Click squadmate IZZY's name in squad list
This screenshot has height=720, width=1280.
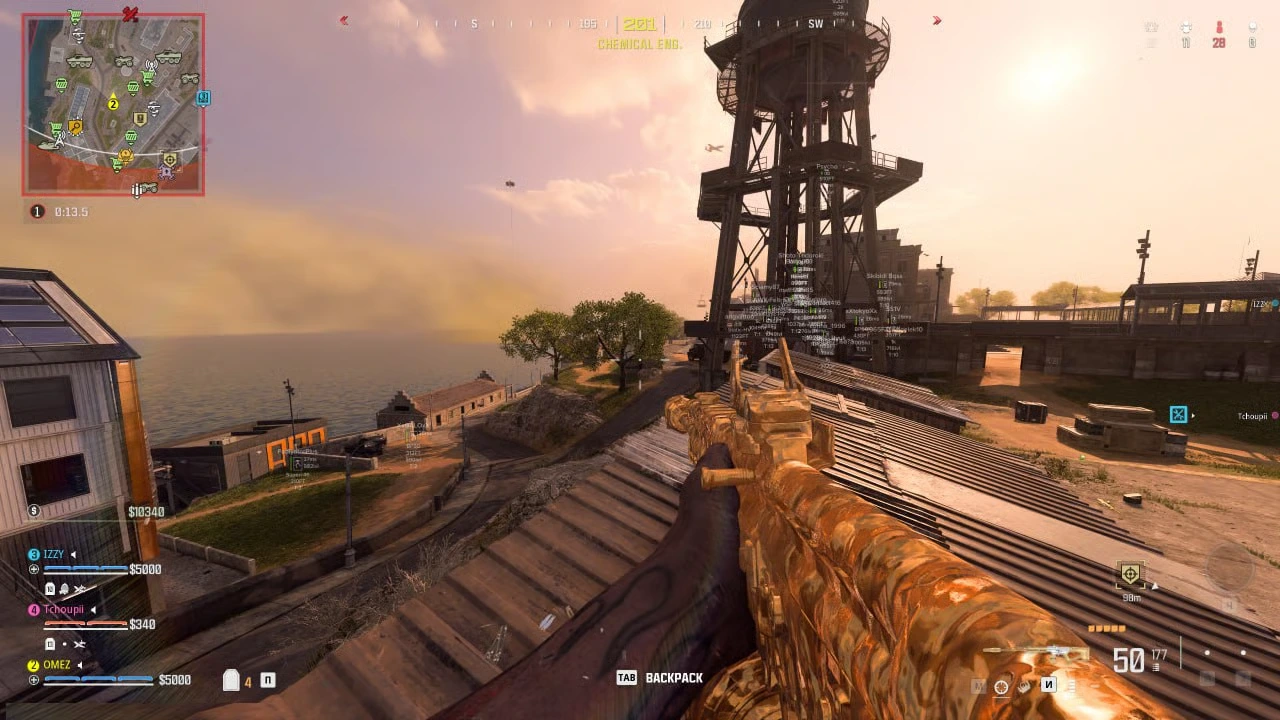[52, 554]
